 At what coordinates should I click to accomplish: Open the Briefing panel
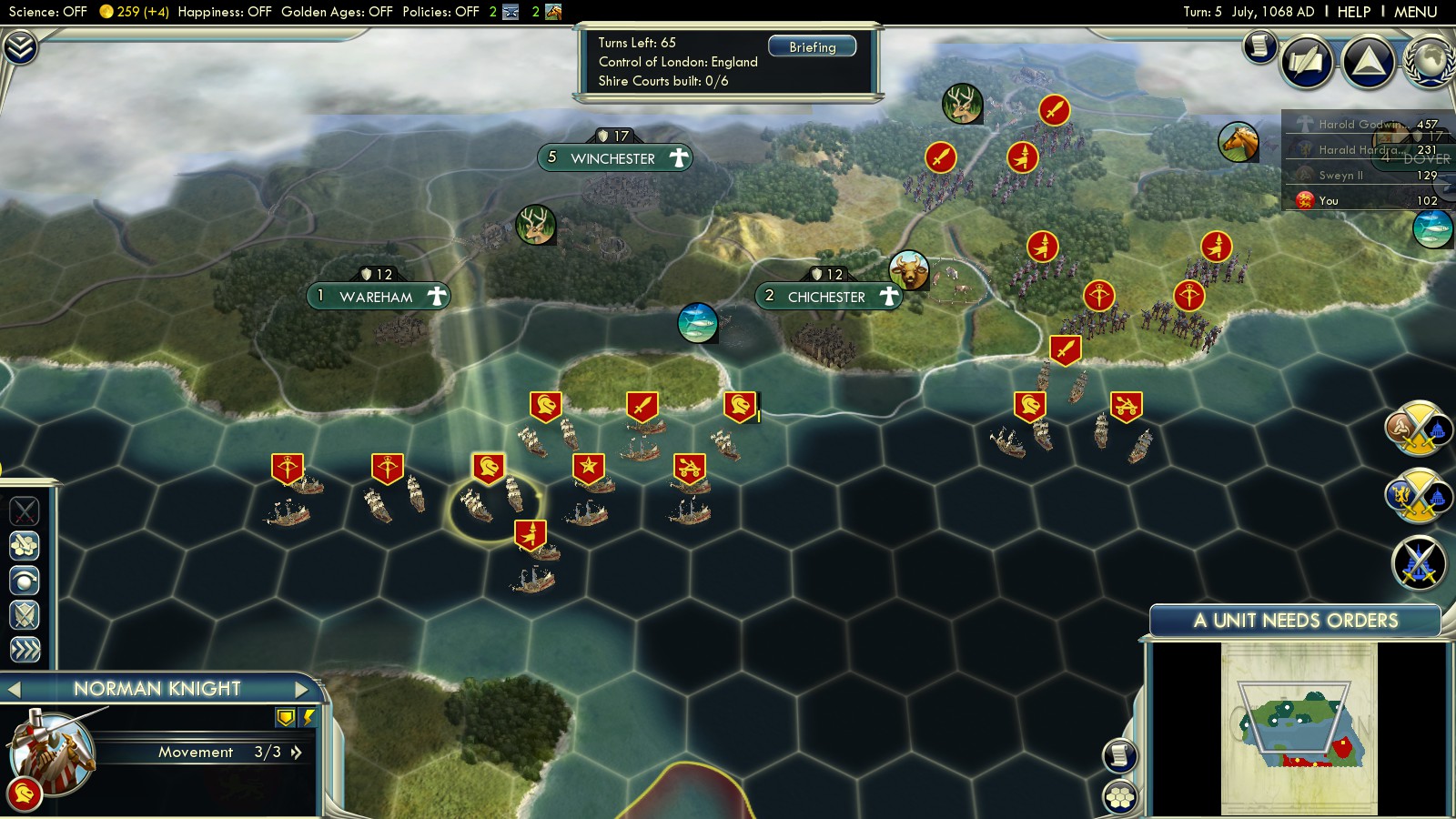(x=812, y=46)
